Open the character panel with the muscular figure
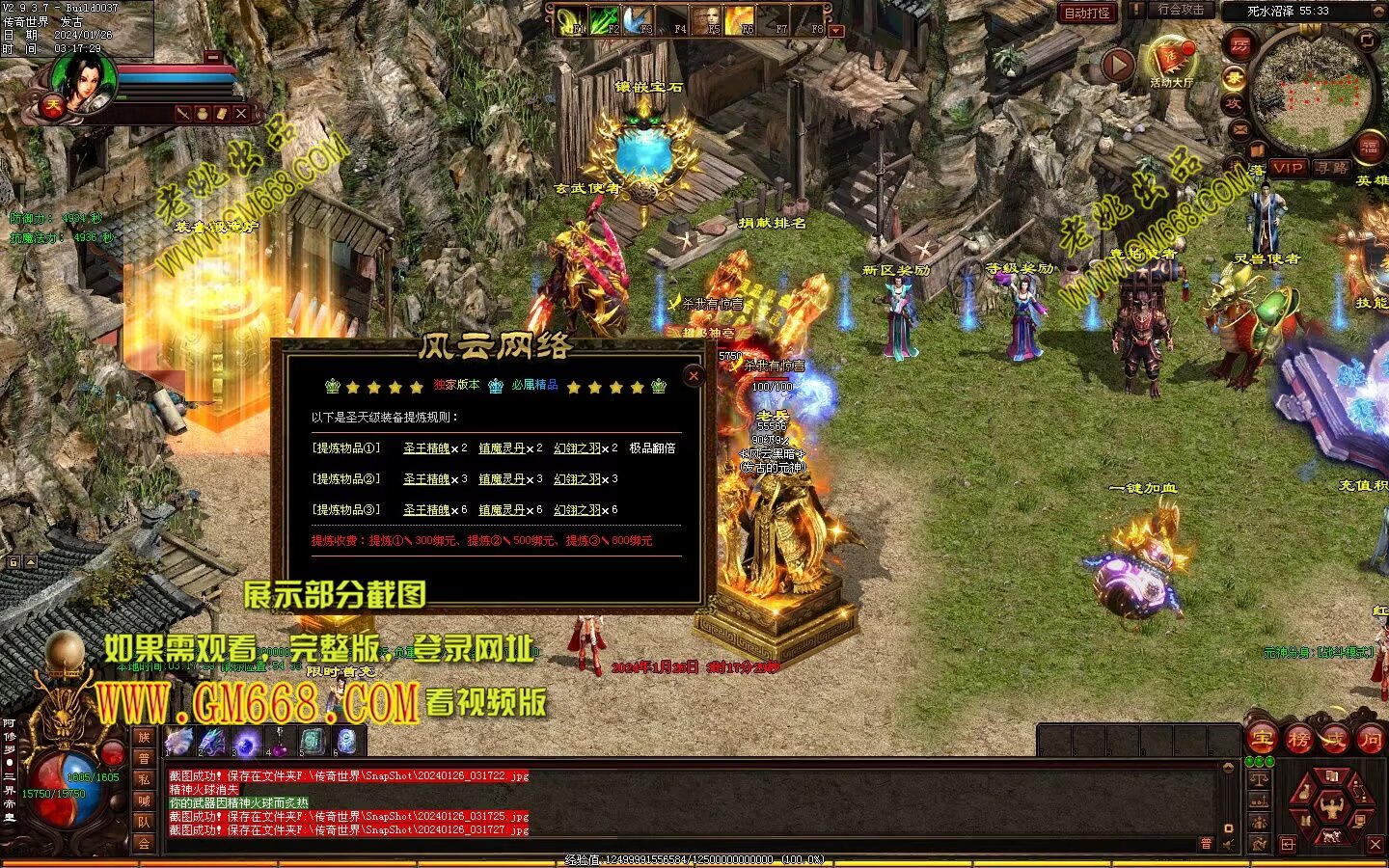The height and width of the screenshot is (868, 1389). click(x=1332, y=808)
